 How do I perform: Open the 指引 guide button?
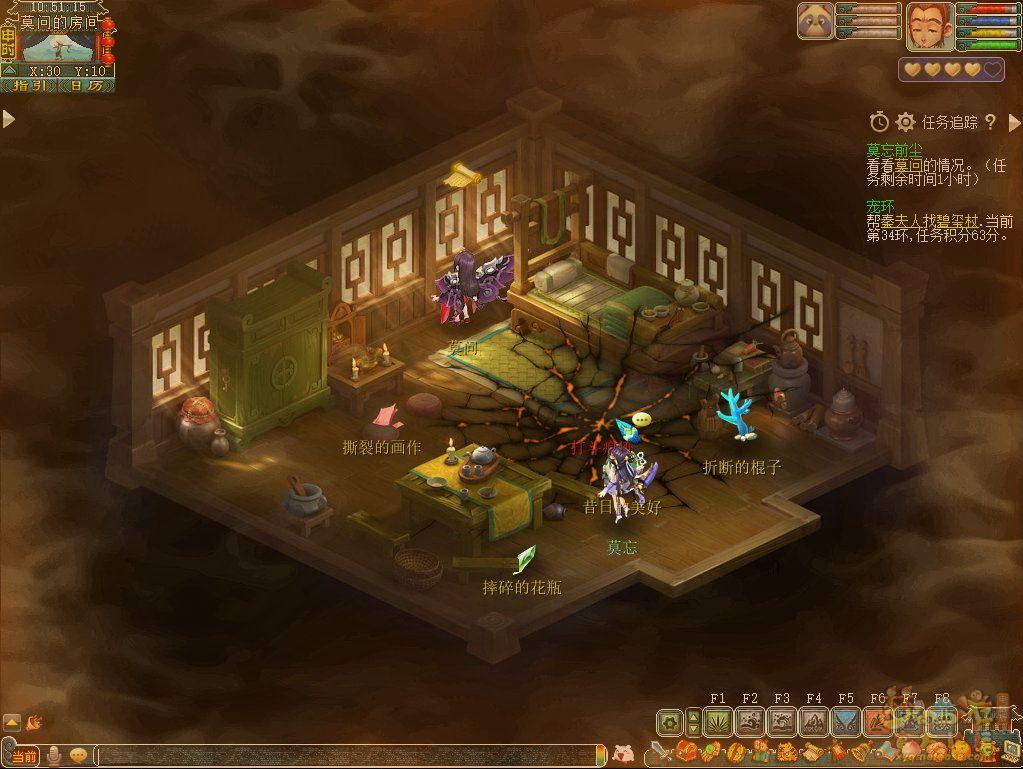[30, 86]
